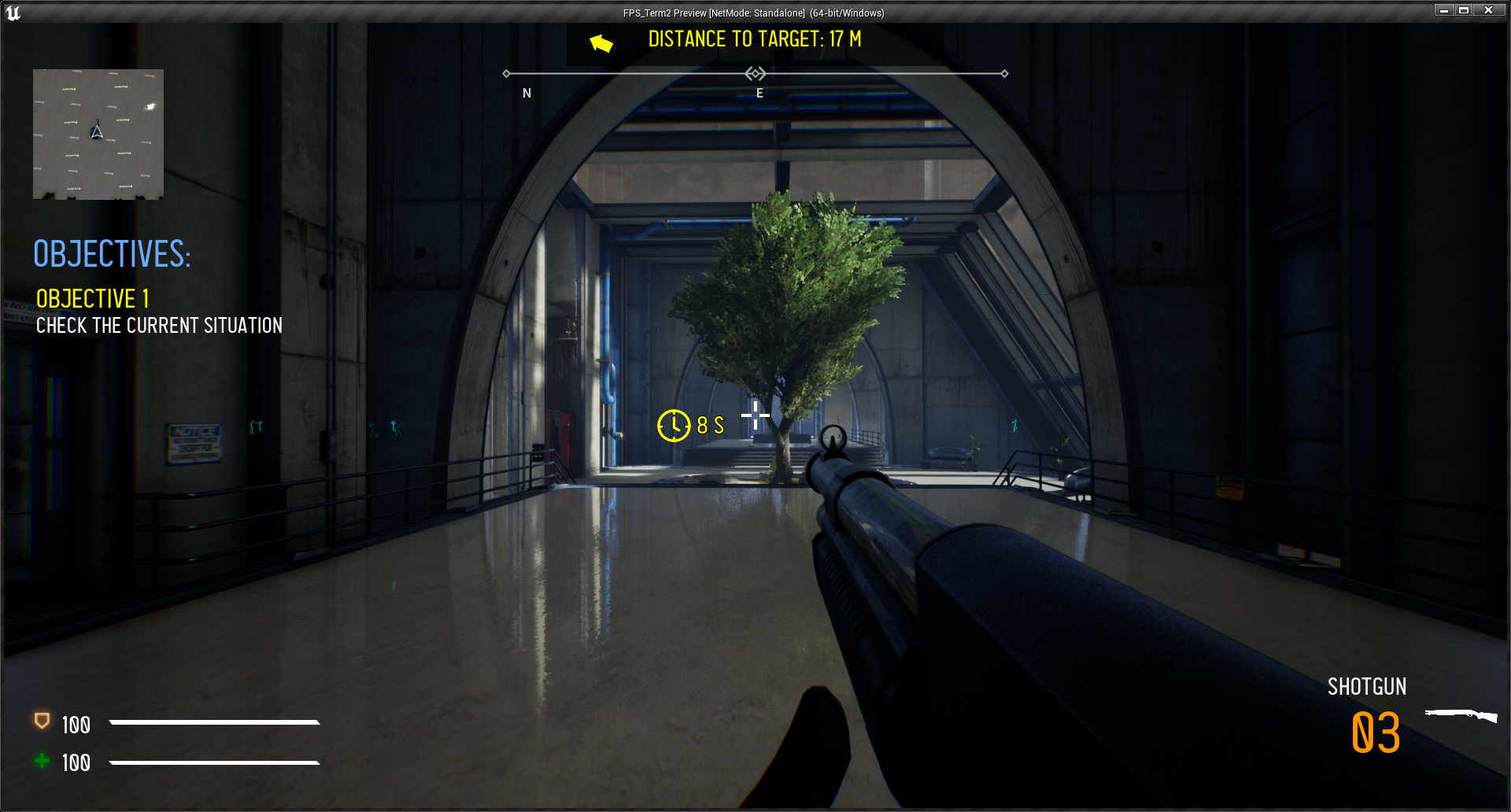Click the green health cross icon
This screenshot has width=1511, height=812.
click(x=42, y=761)
